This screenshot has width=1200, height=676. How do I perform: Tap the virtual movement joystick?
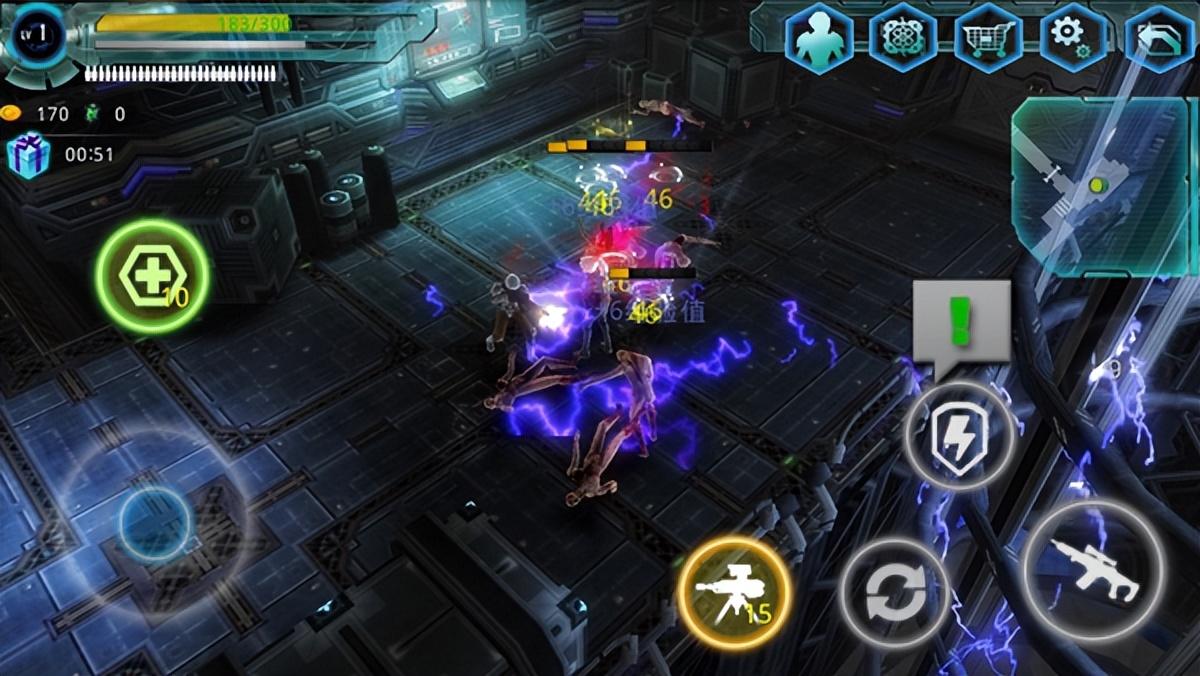[155, 525]
